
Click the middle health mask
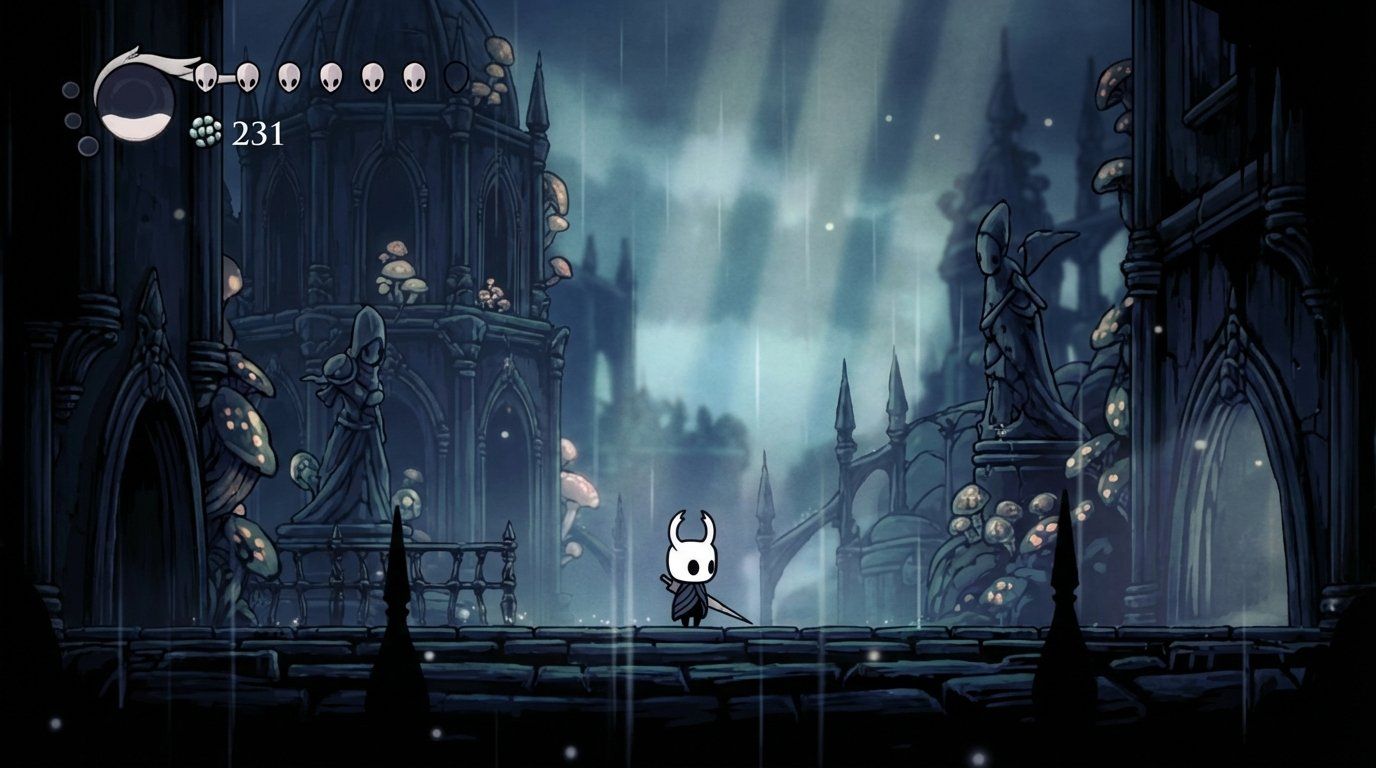[x=330, y=77]
